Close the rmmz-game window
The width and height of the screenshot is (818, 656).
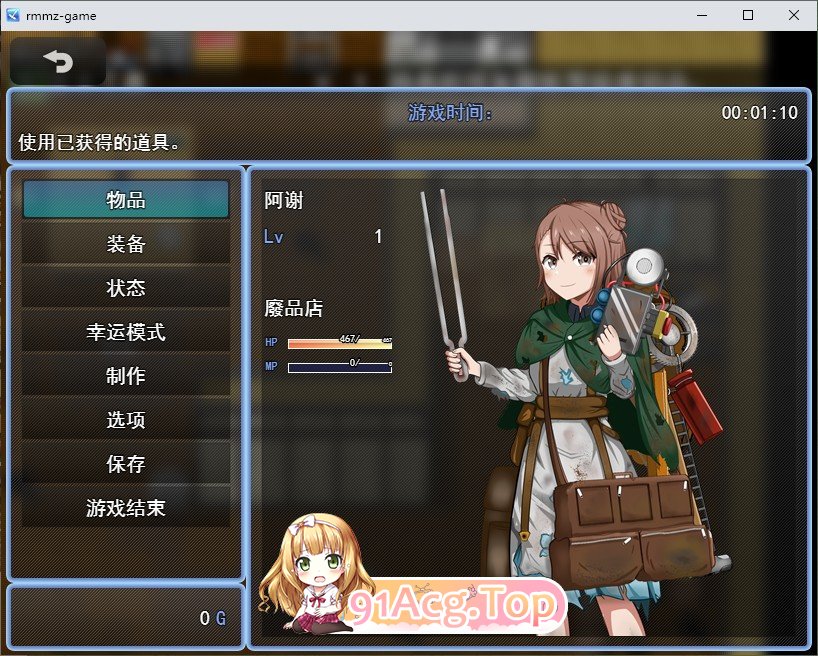click(x=793, y=15)
